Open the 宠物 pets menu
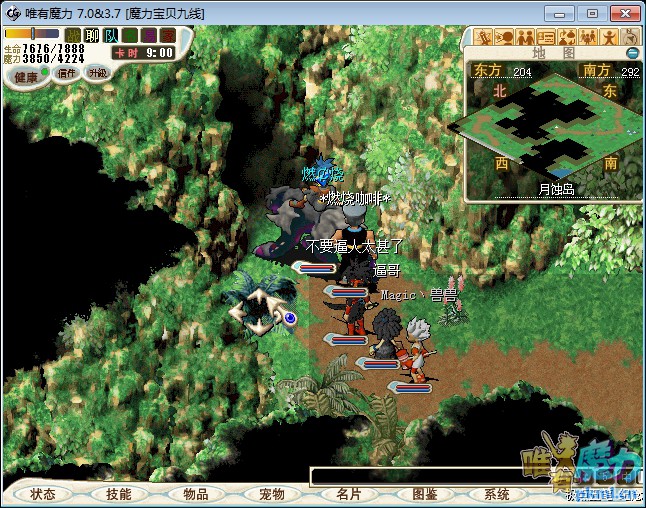 pyautogui.click(x=271, y=494)
